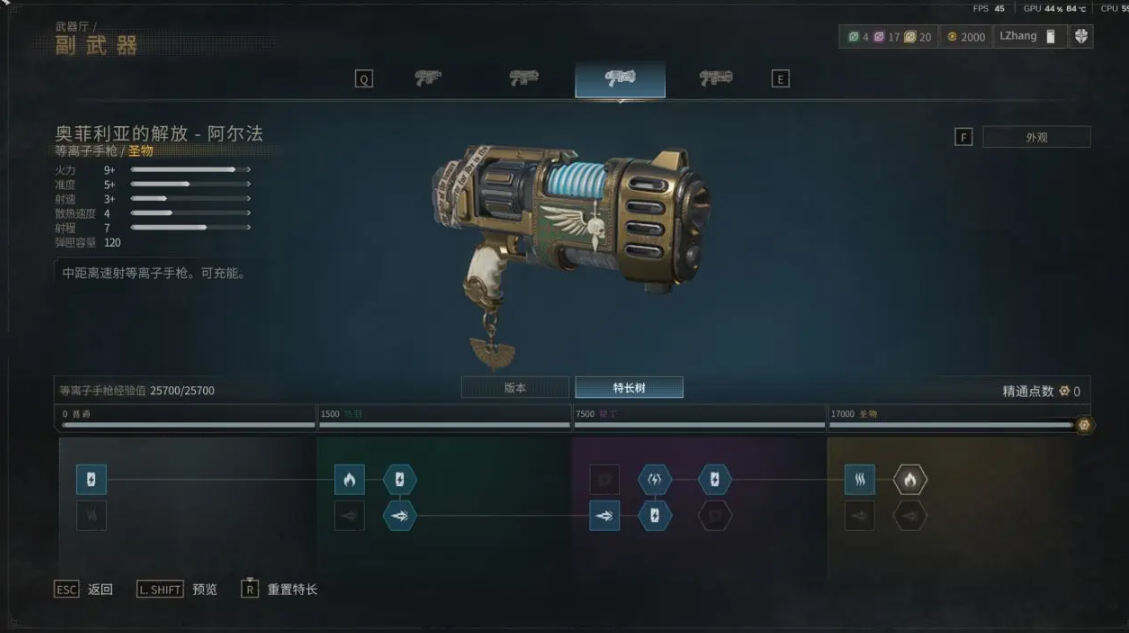Choose the heat waves perk in the 圣物 tier

pyautogui.click(x=859, y=480)
